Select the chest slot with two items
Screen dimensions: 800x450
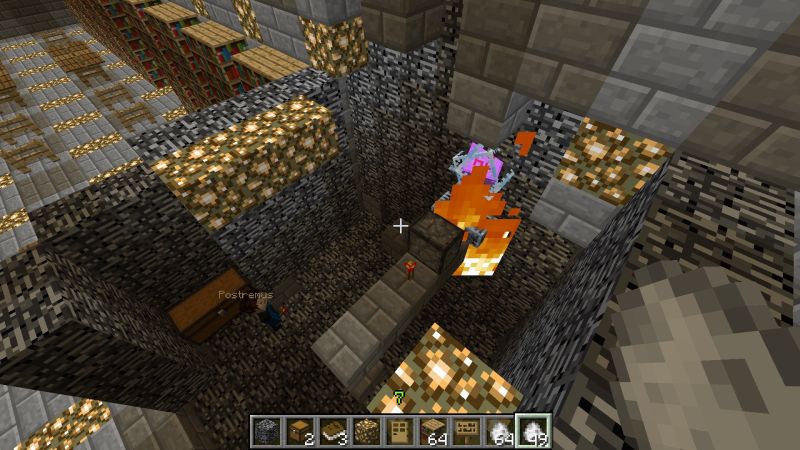coord(300,430)
